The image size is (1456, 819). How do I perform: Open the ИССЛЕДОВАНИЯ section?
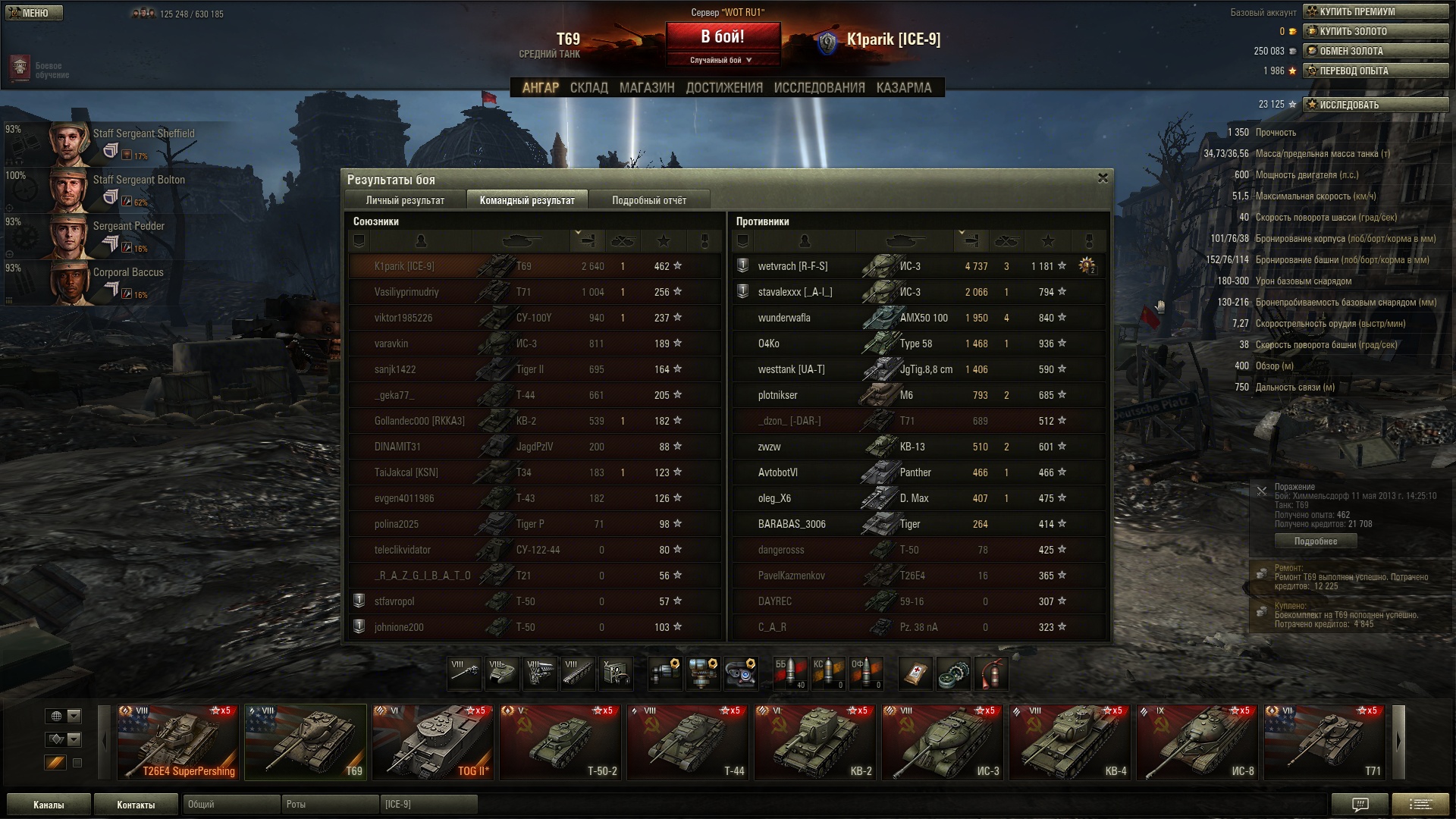click(819, 88)
